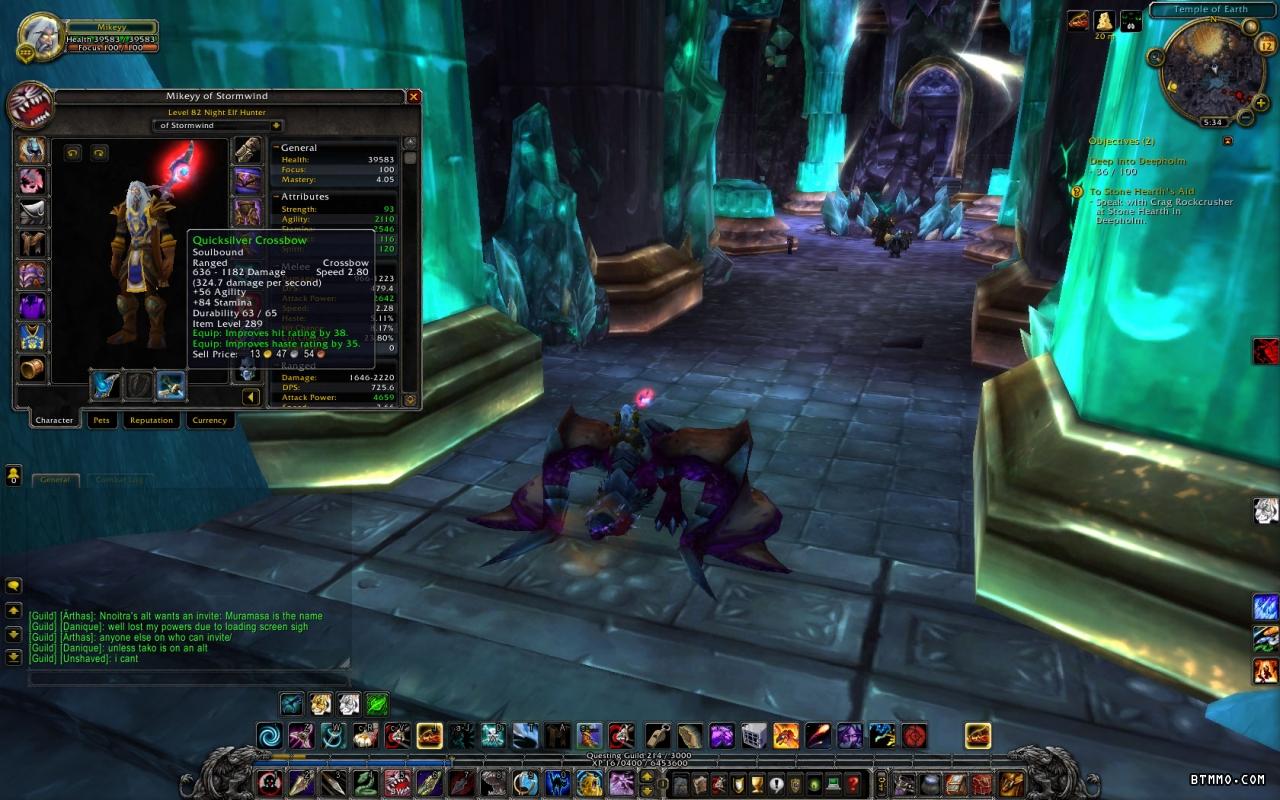This screenshot has height=800, width=1280.
Task: Open the Reputation tab
Action: [x=151, y=420]
